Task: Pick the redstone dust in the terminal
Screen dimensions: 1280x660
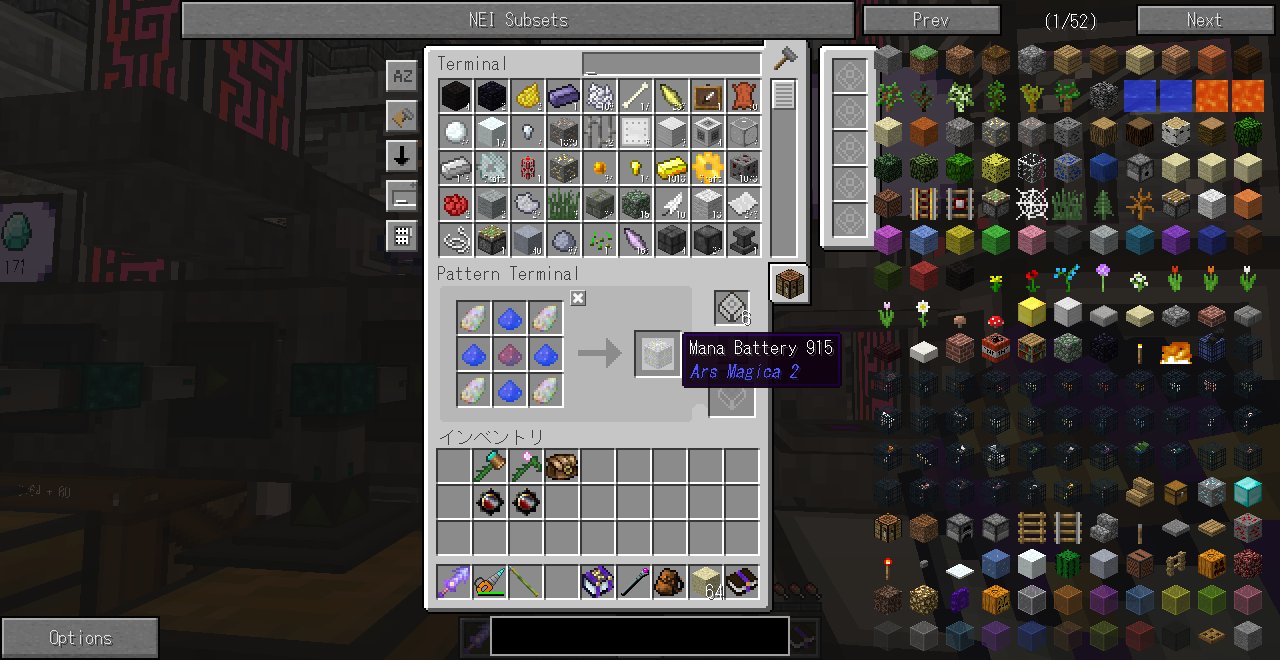Action: pos(456,204)
